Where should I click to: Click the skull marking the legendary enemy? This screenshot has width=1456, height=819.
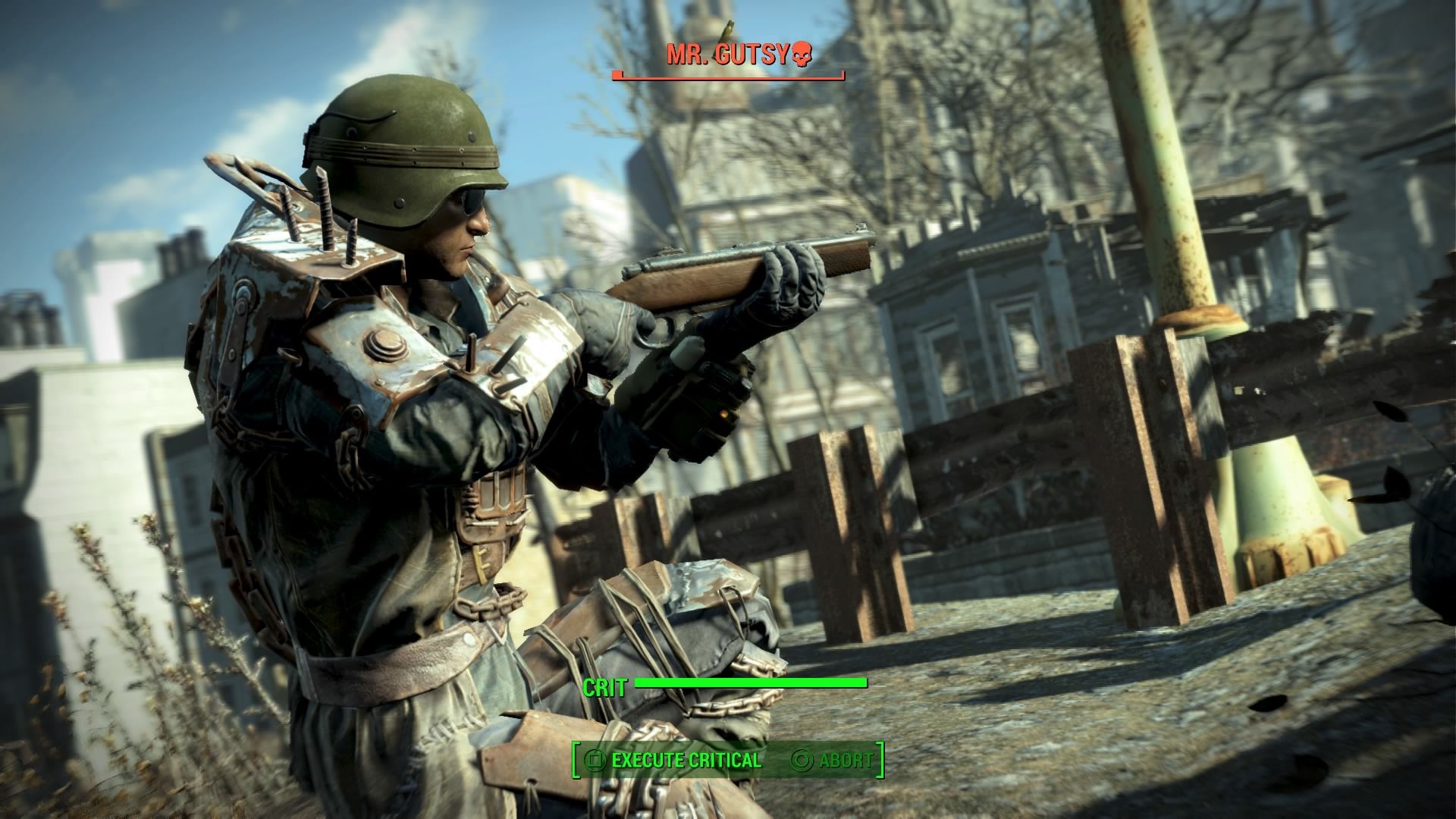[x=801, y=54]
